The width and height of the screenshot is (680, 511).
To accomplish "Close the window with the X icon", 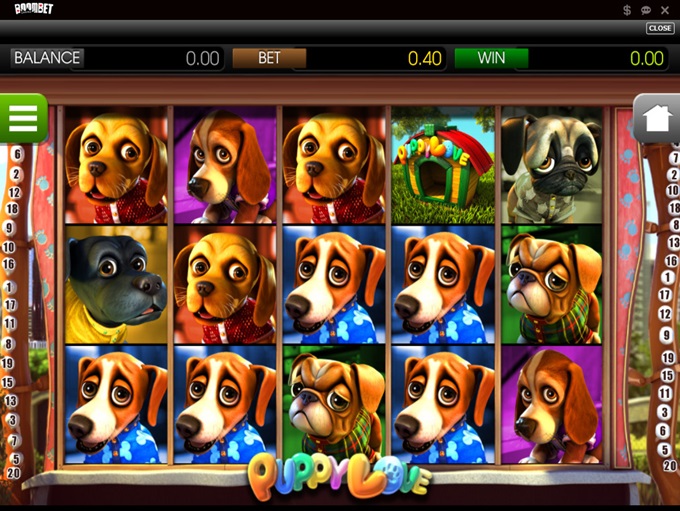I will (x=666, y=9).
